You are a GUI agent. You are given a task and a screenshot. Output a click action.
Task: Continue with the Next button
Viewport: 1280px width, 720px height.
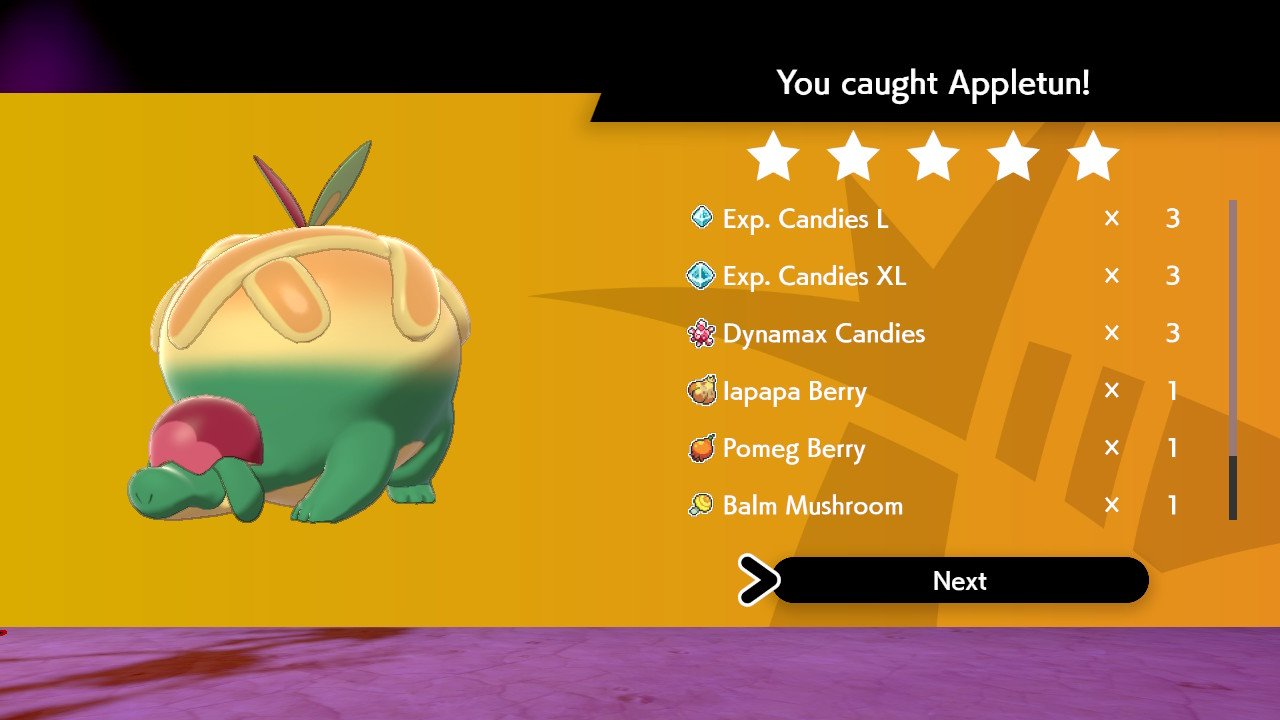click(960, 581)
